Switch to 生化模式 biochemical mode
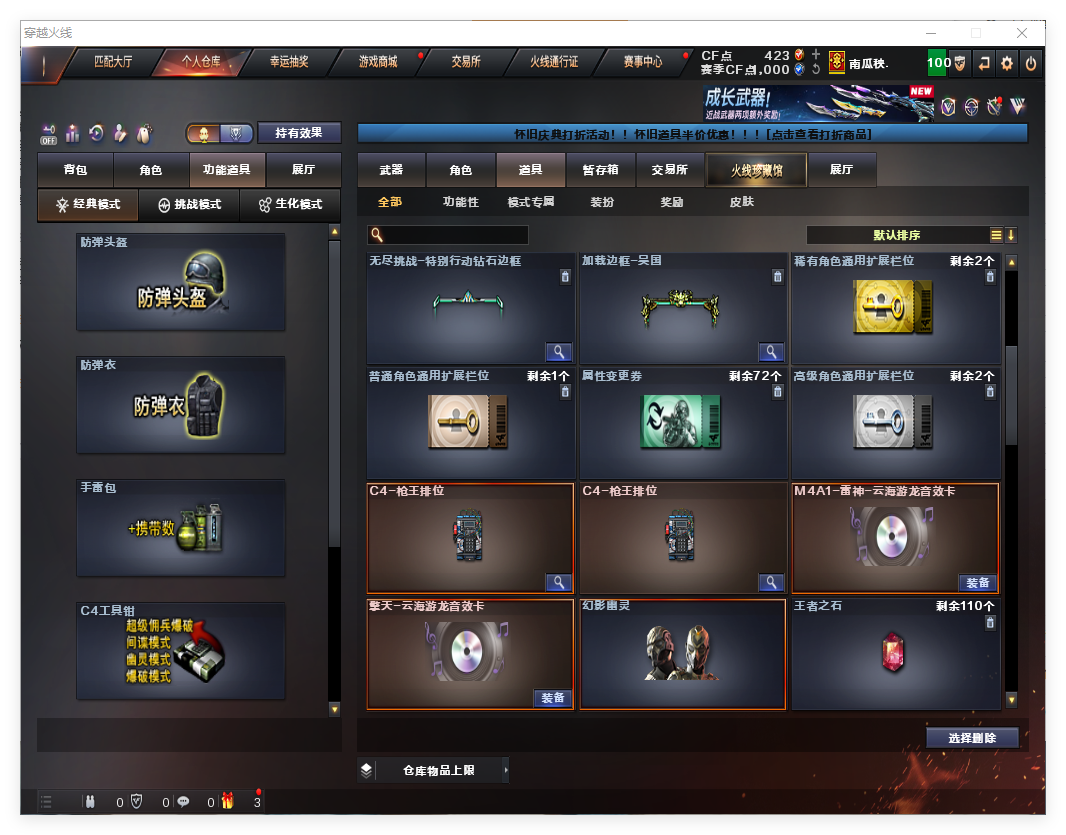Viewport: 1066px width, 835px height. point(291,204)
